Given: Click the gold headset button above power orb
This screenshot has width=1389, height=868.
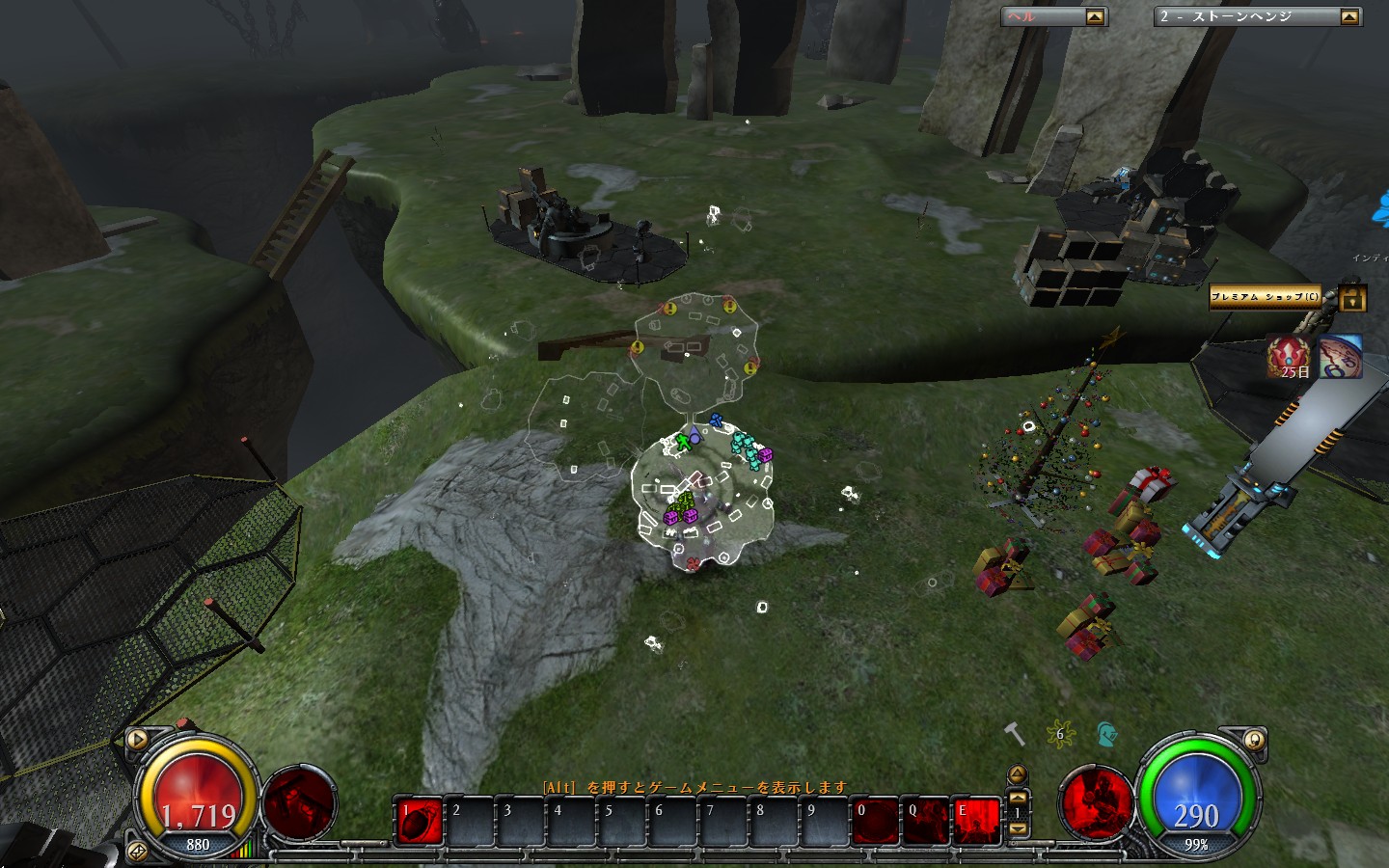Looking at the screenshot, I should tap(1253, 740).
